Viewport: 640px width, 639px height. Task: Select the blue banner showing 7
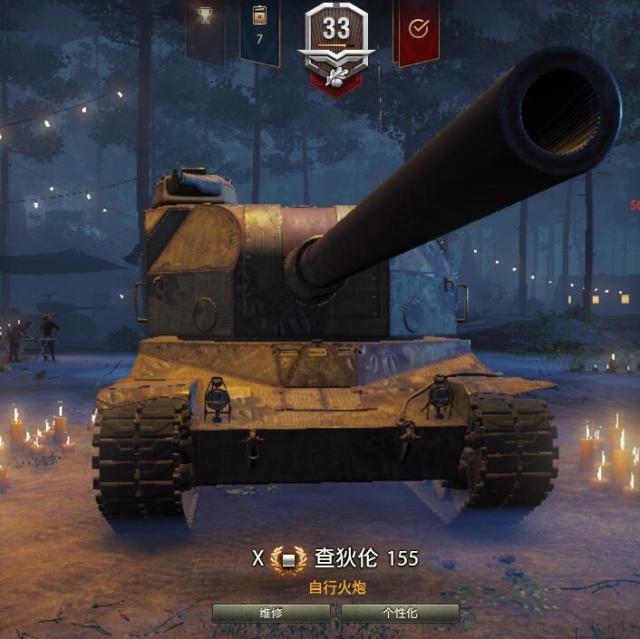[x=260, y=28]
